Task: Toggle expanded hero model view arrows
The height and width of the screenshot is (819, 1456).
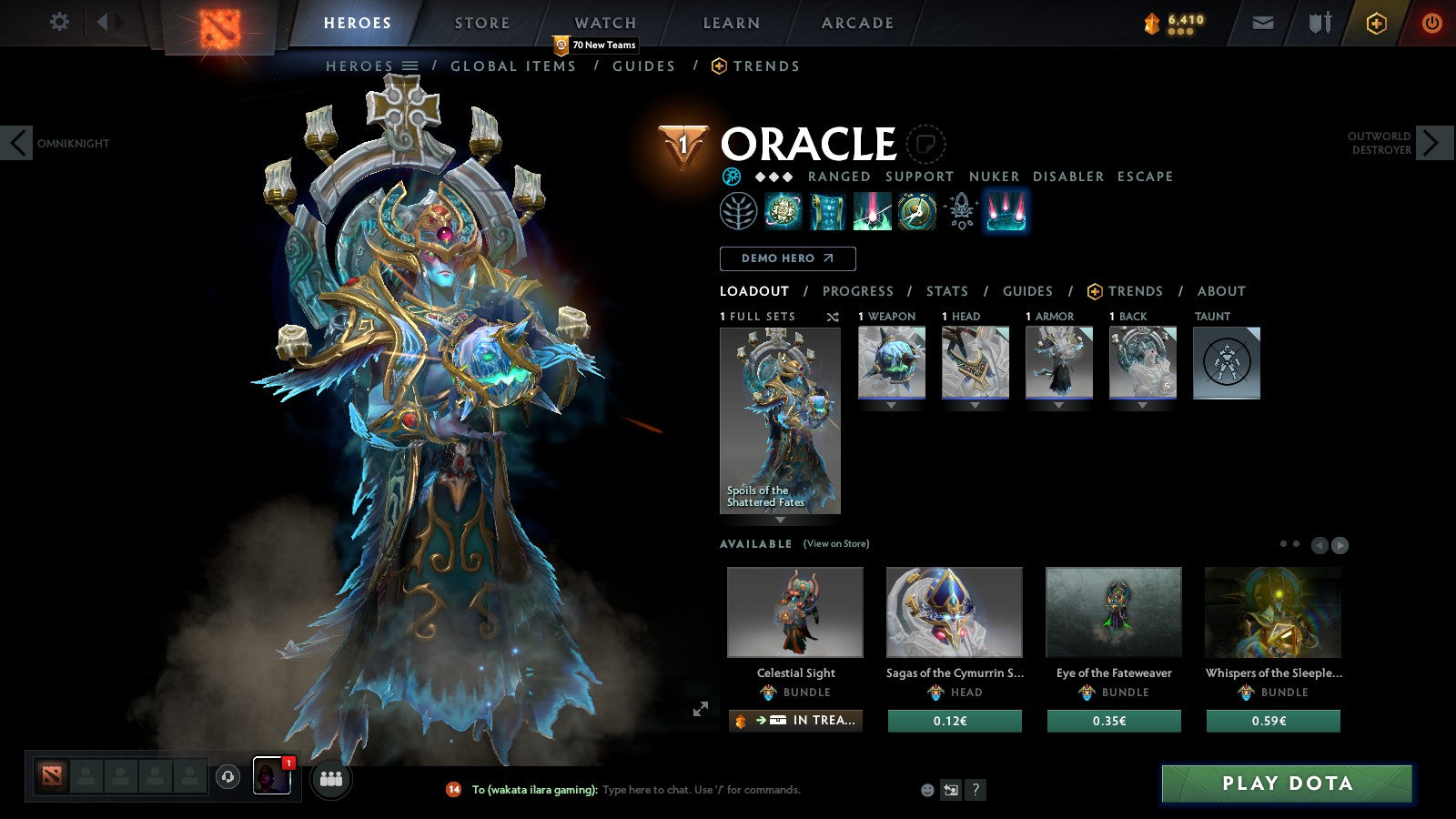Action: (701, 707)
